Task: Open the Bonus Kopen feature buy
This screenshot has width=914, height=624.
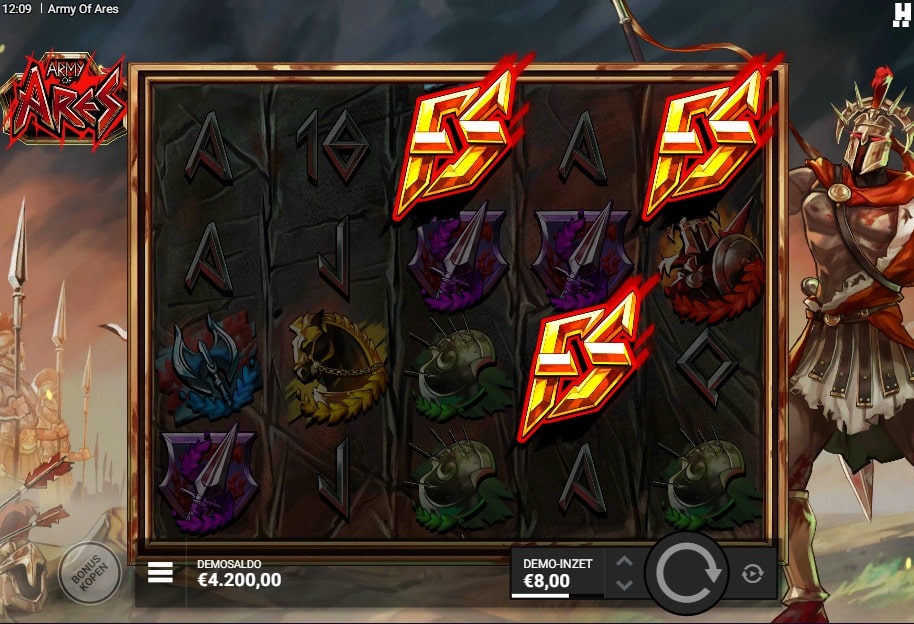Action: pyautogui.click(x=90, y=573)
